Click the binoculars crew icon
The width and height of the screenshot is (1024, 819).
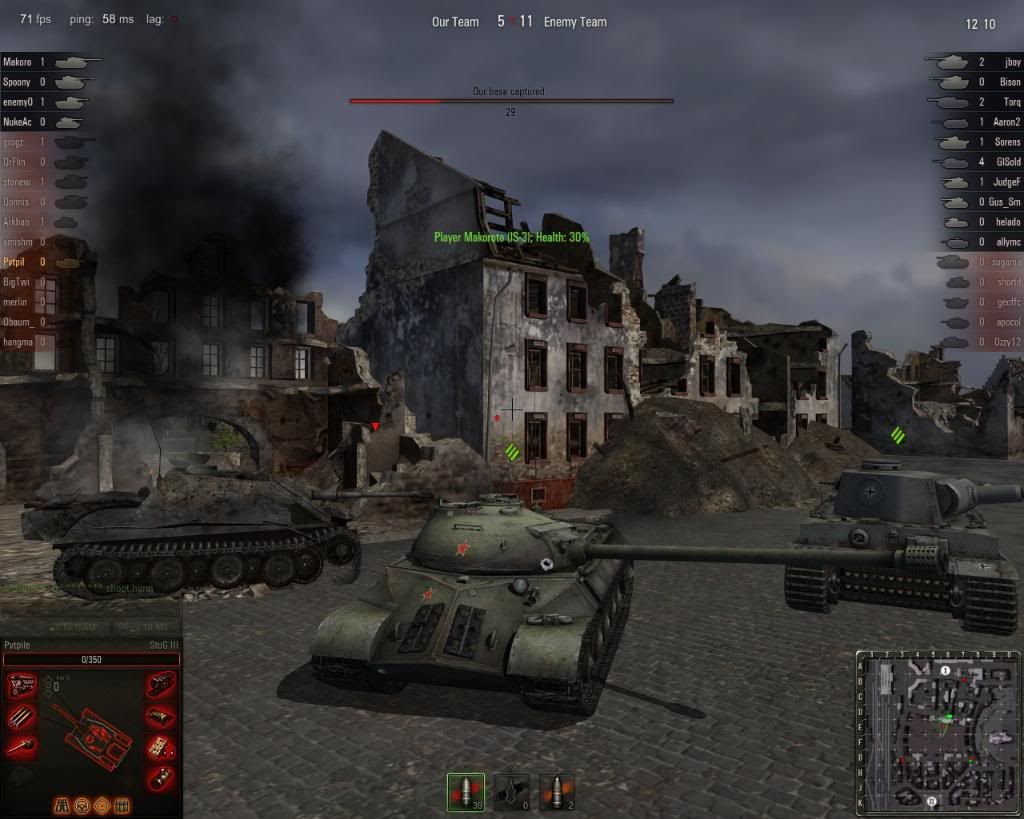click(63, 804)
